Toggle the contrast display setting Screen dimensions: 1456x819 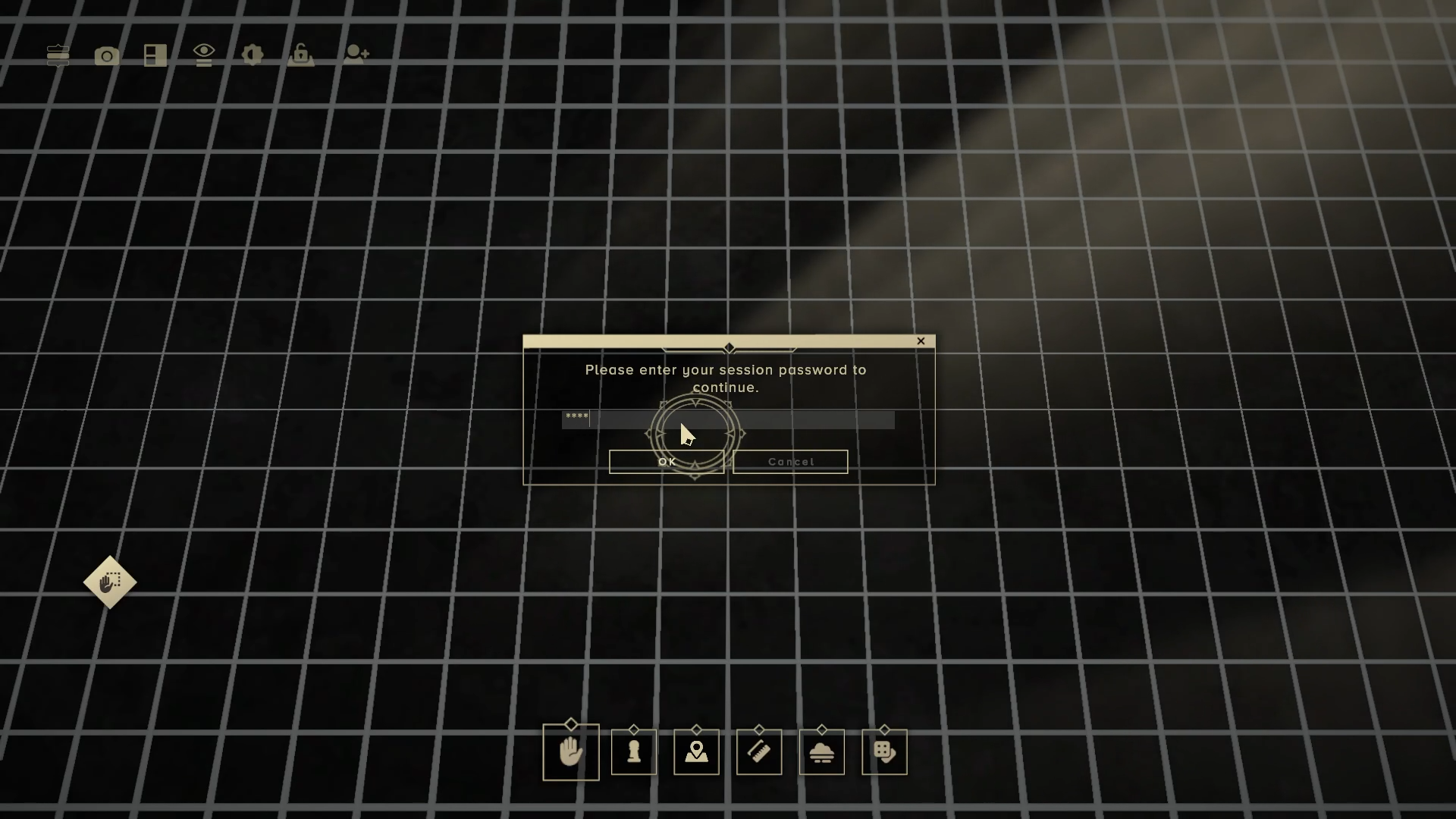(x=251, y=55)
